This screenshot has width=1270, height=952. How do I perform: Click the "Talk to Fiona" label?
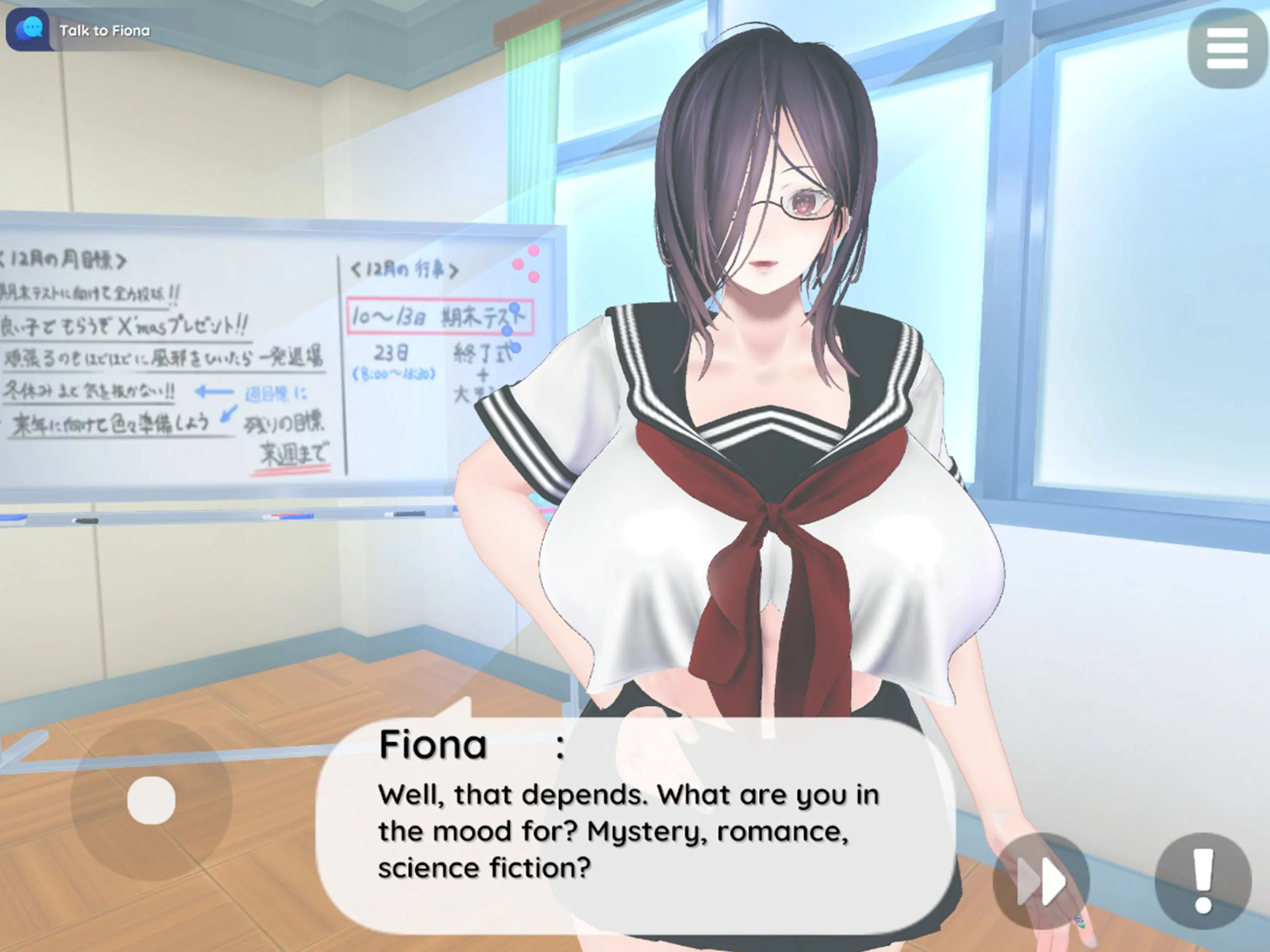pyautogui.click(x=106, y=30)
